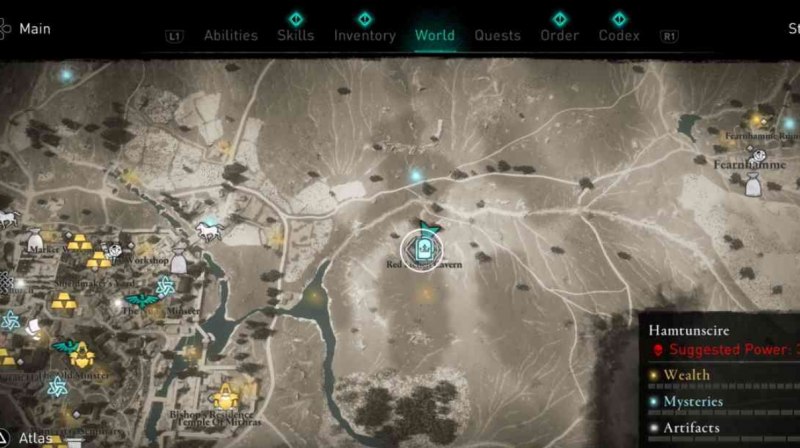Viewport: 800px width, 448px height.
Task: Open the Skills tab
Action: [x=295, y=35]
